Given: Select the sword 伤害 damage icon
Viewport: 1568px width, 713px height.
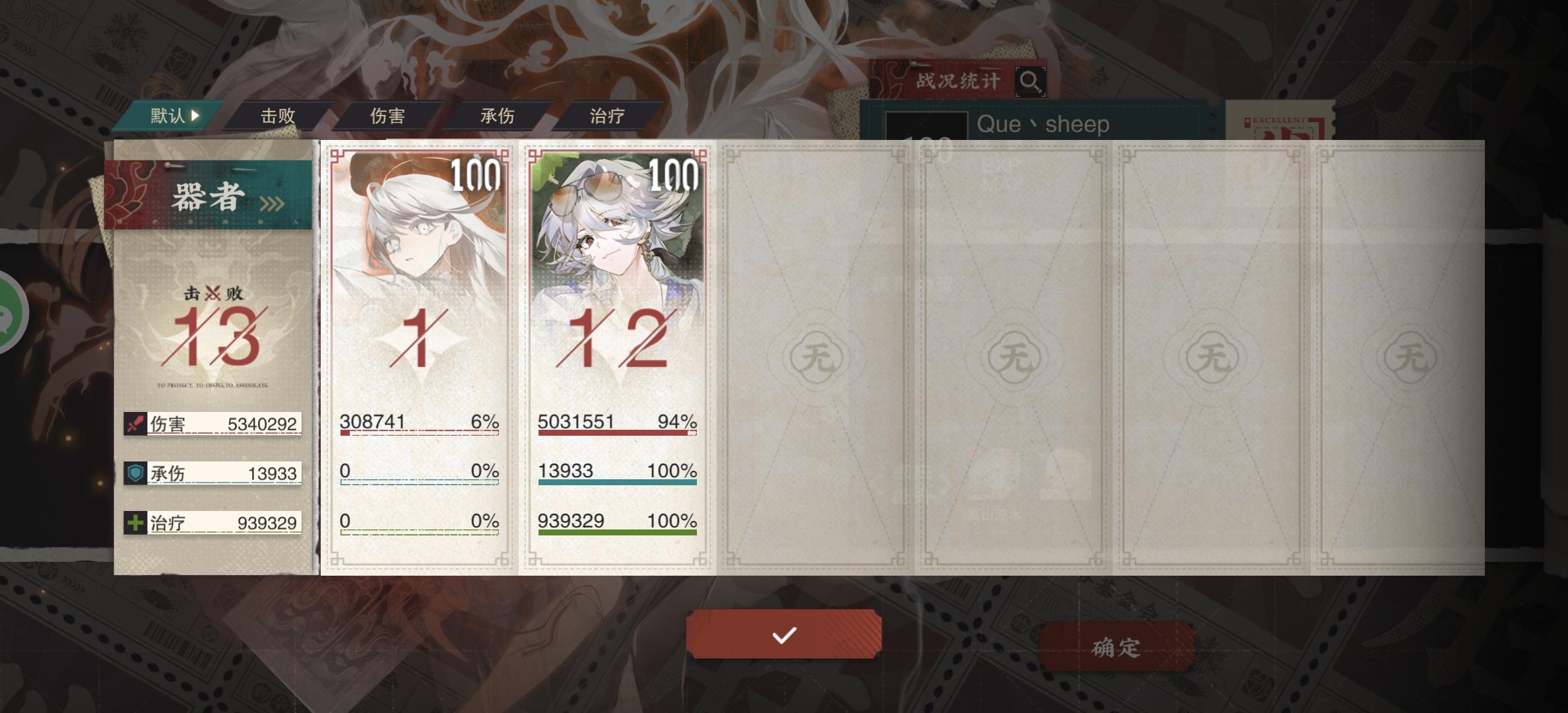Looking at the screenshot, I should pyautogui.click(x=134, y=424).
